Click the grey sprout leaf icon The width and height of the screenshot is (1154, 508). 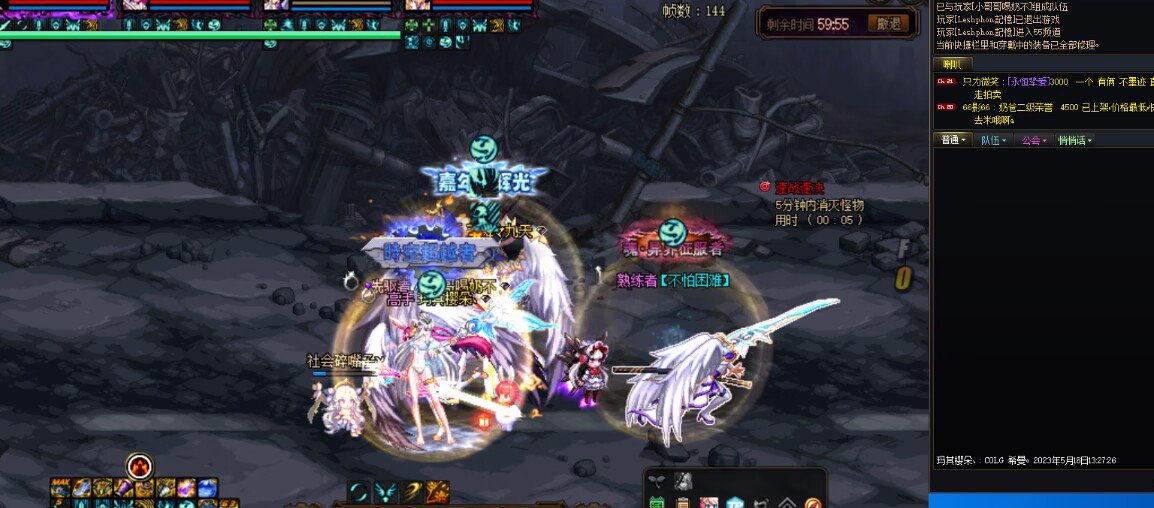(x=657, y=481)
